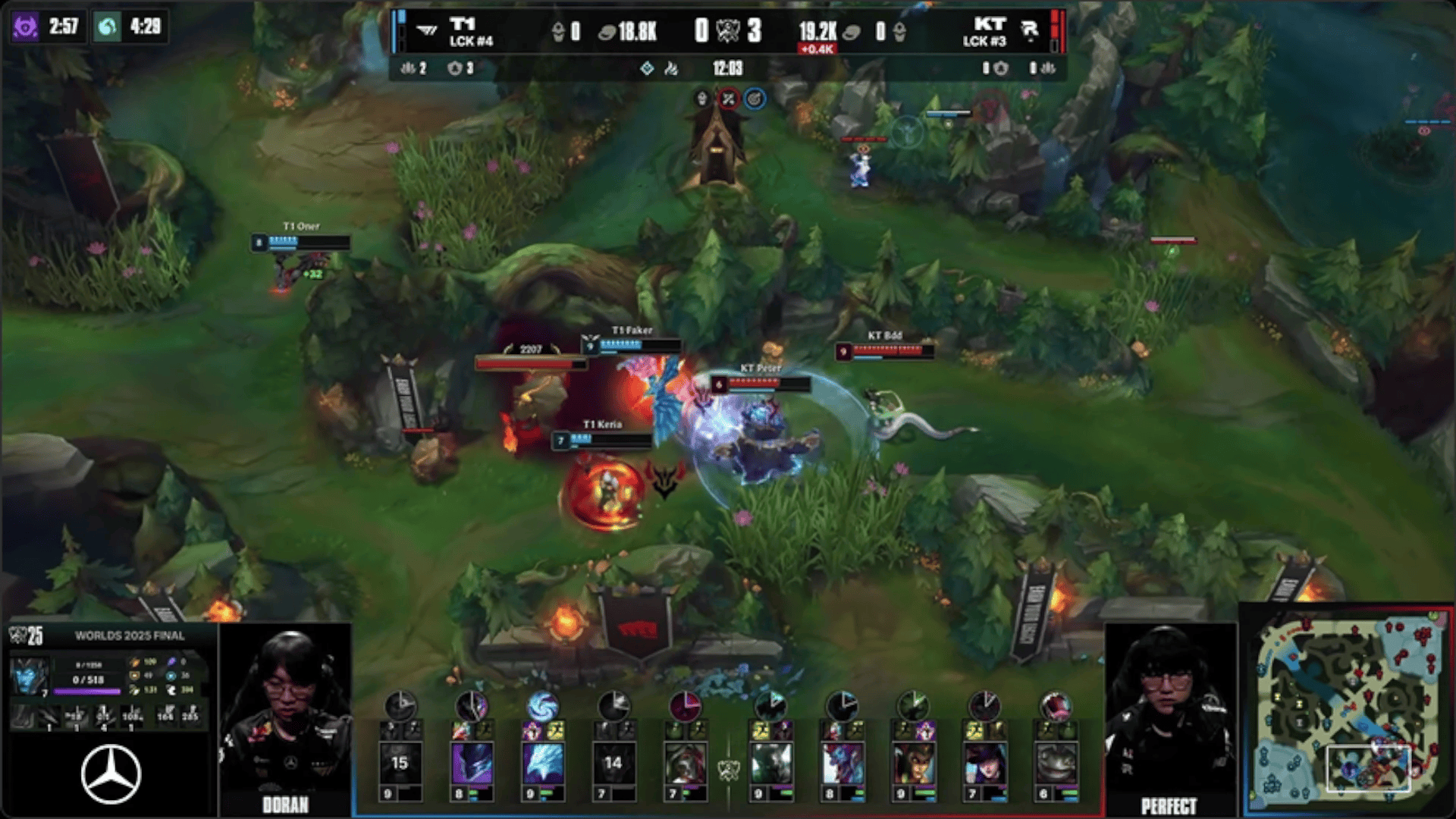
Task: Click the purple Baron timer icon
Action: pos(25,27)
